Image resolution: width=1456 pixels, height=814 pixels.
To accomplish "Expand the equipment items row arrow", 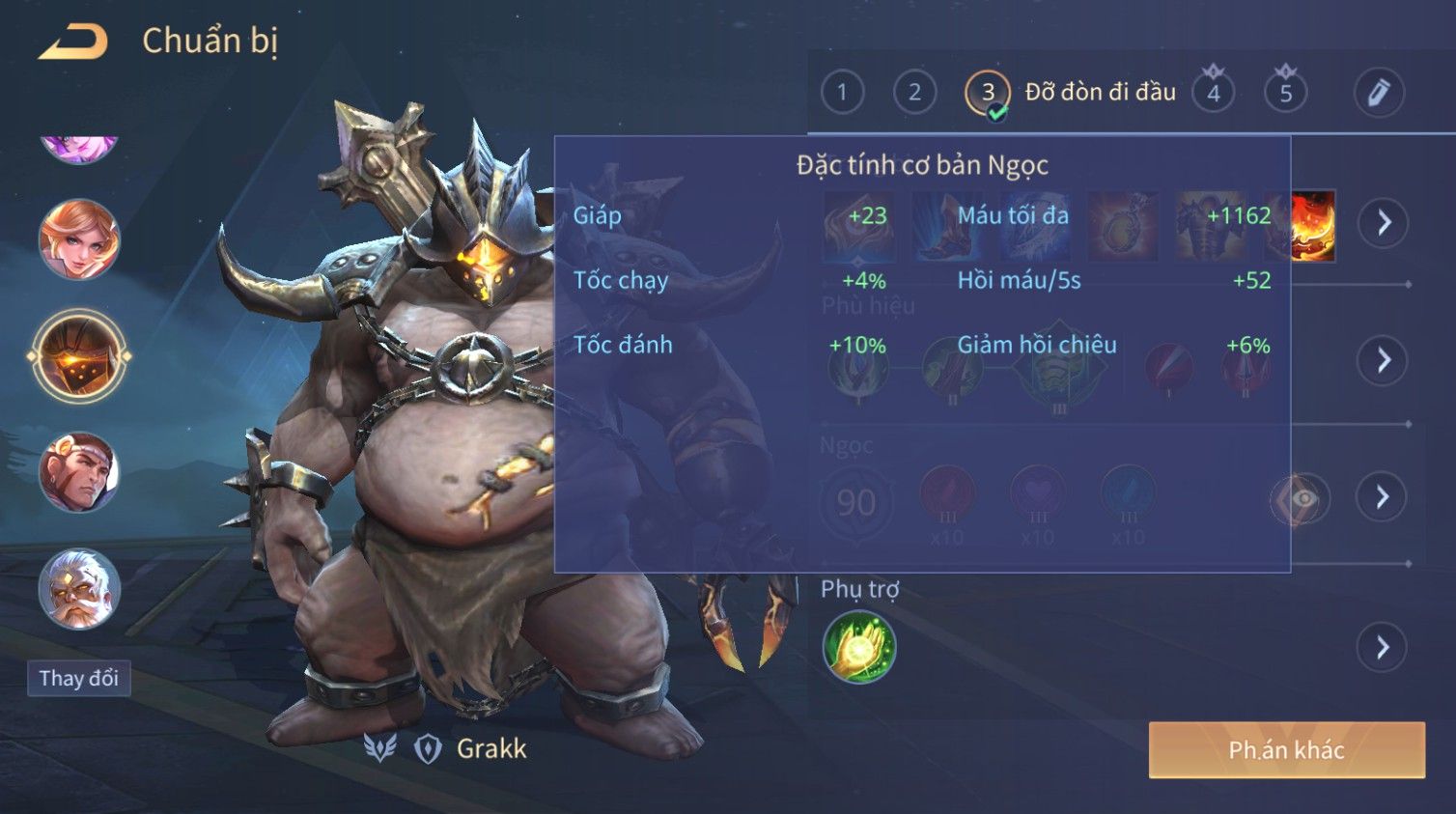I will pyautogui.click(x=1384, y=223).
